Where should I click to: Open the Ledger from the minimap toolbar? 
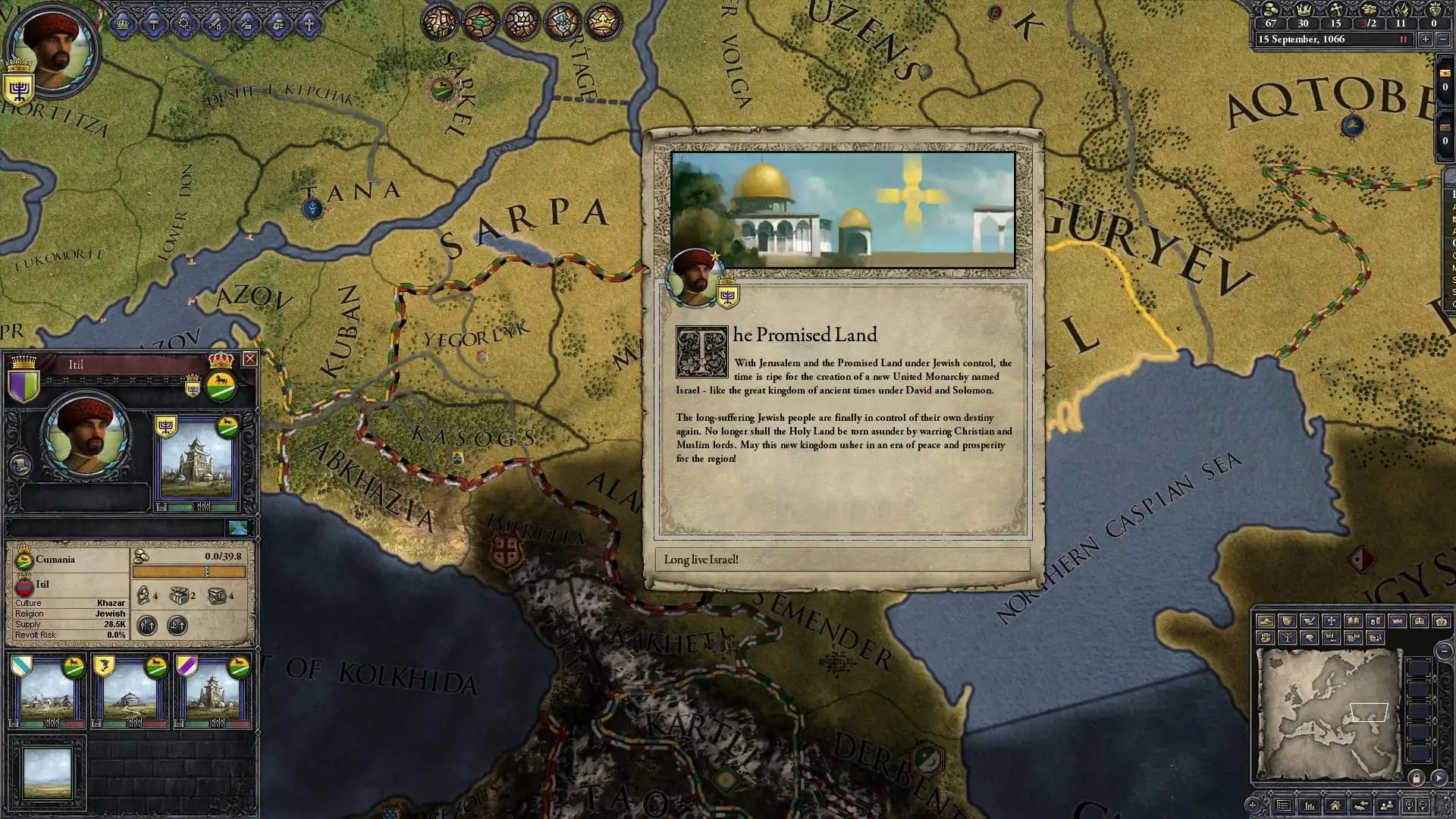pos(1310,806)
